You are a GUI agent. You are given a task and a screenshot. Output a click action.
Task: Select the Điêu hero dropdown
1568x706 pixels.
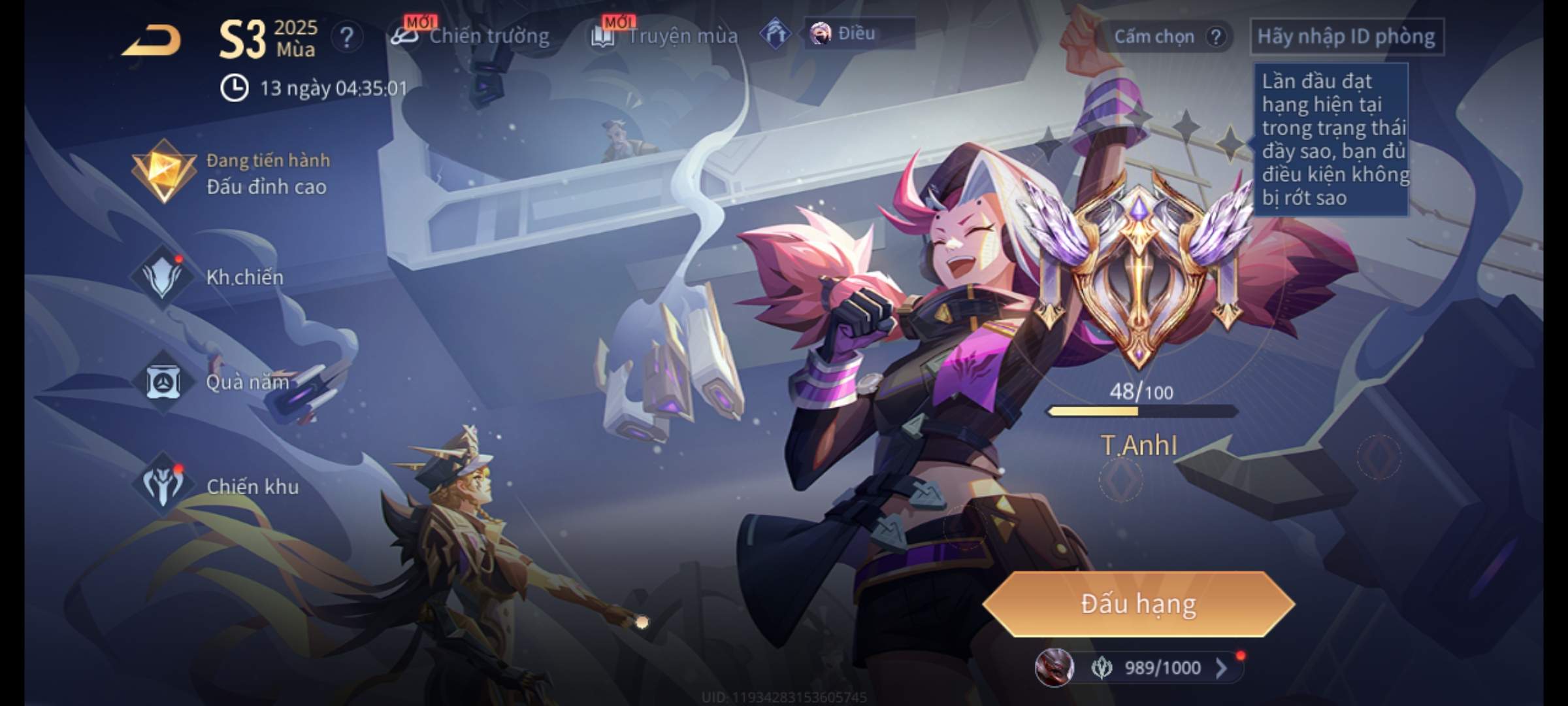point(858,33)
